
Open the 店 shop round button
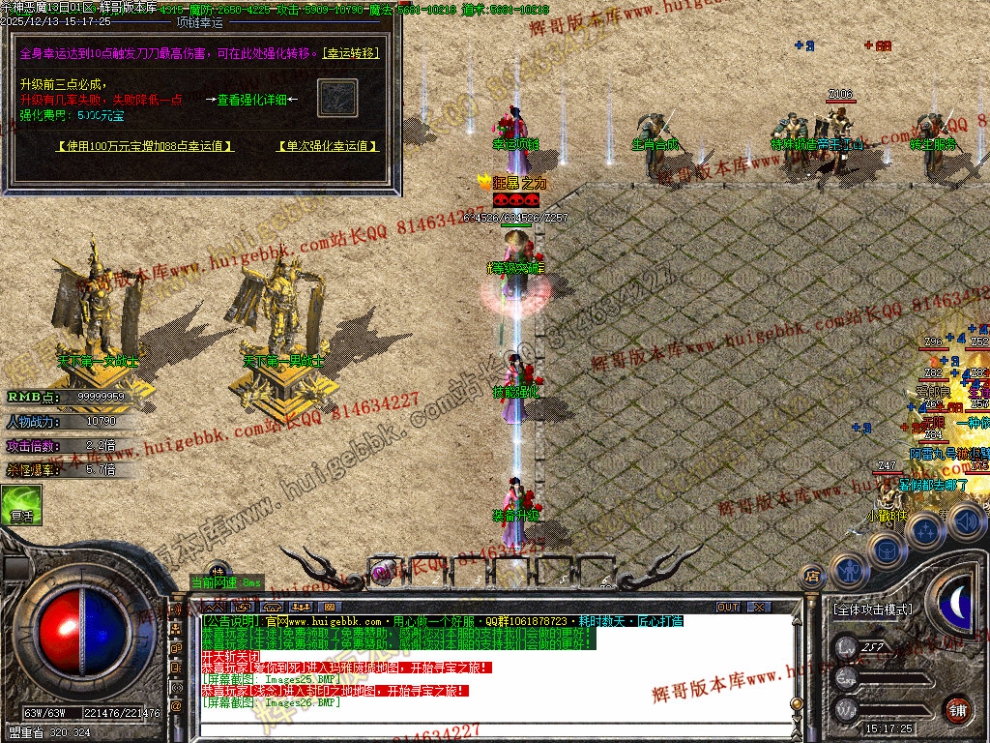(812, 575)
